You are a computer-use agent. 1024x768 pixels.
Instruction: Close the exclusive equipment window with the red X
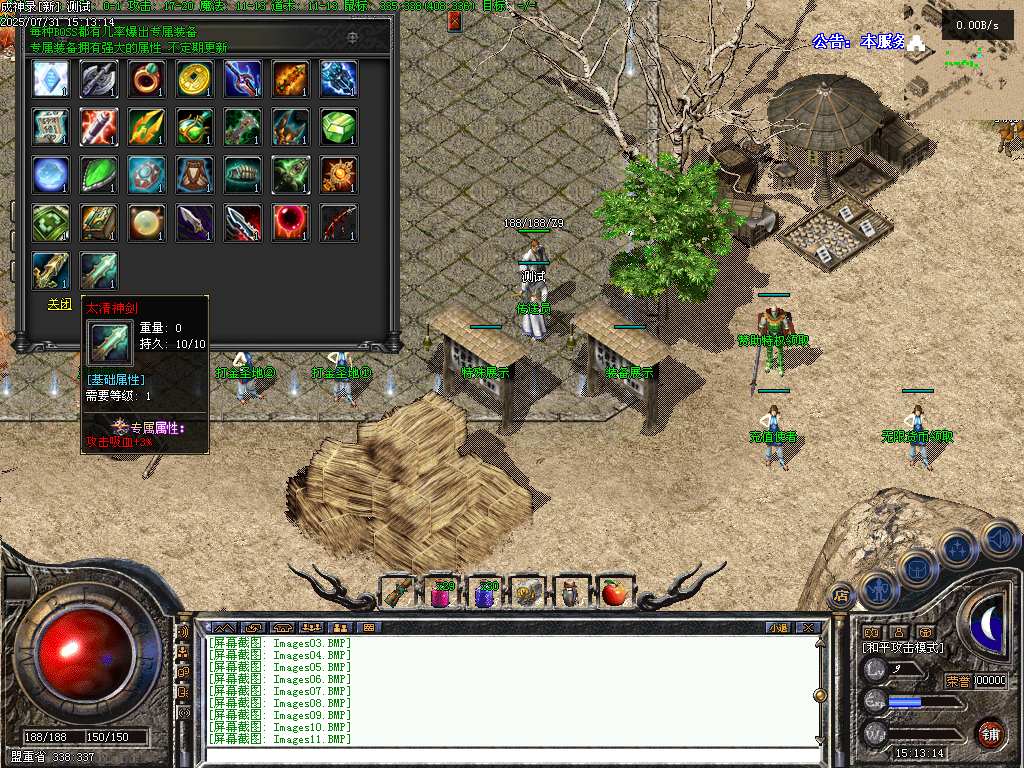(x=455, y=21)
